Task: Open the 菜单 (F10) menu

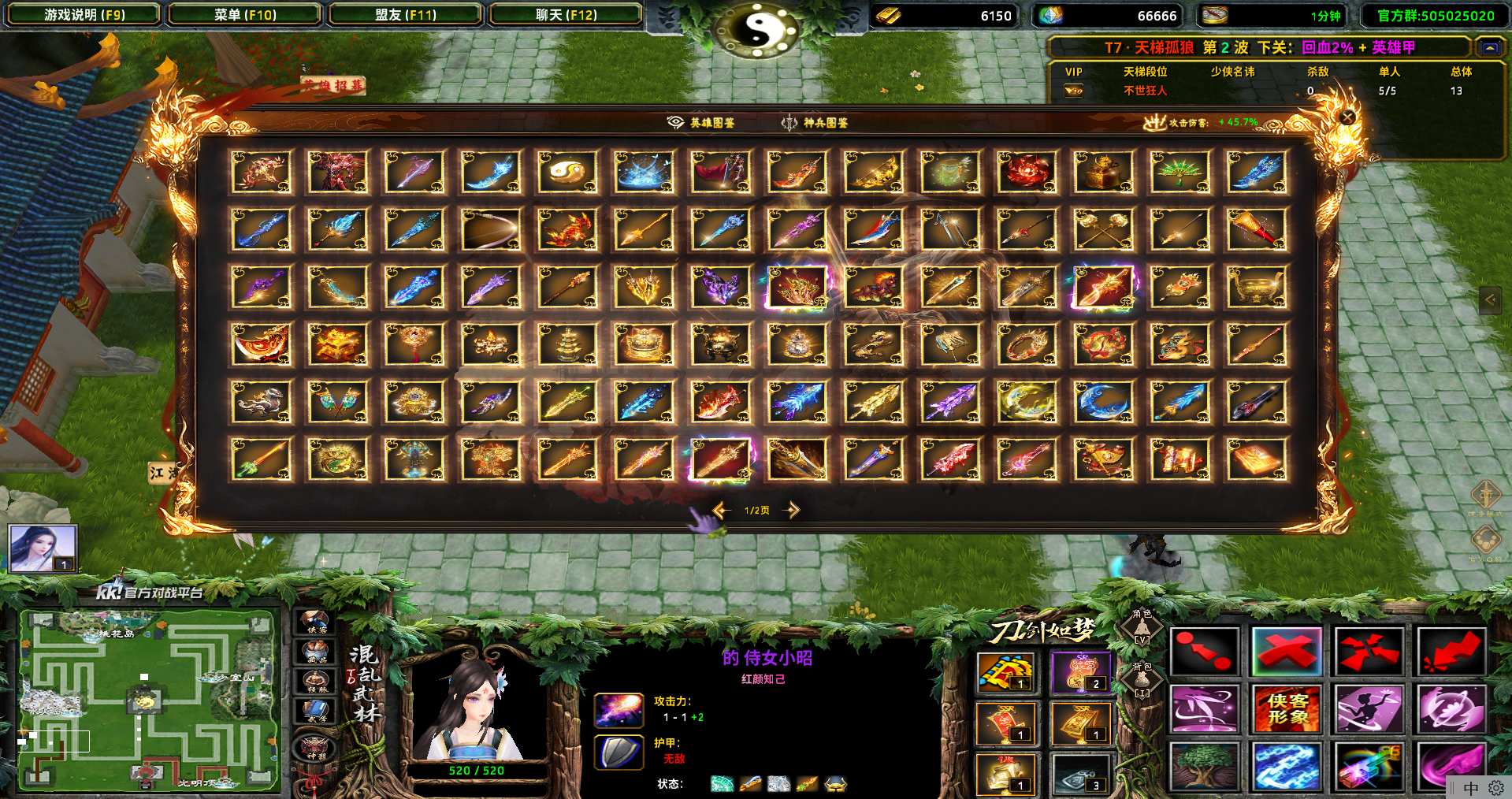Action: coord(245,15)
